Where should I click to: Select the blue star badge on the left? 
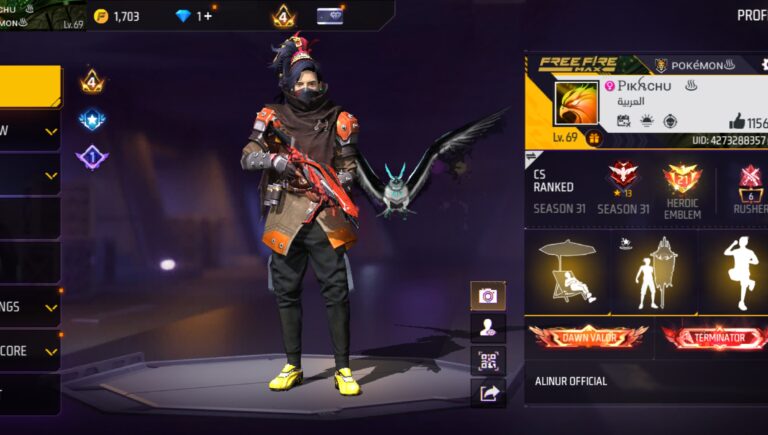point(92,120)
